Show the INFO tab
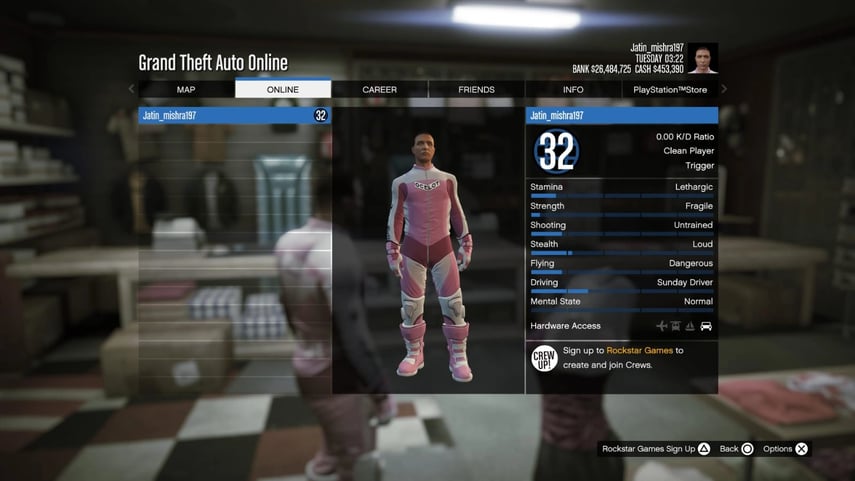 click(573, 89)
